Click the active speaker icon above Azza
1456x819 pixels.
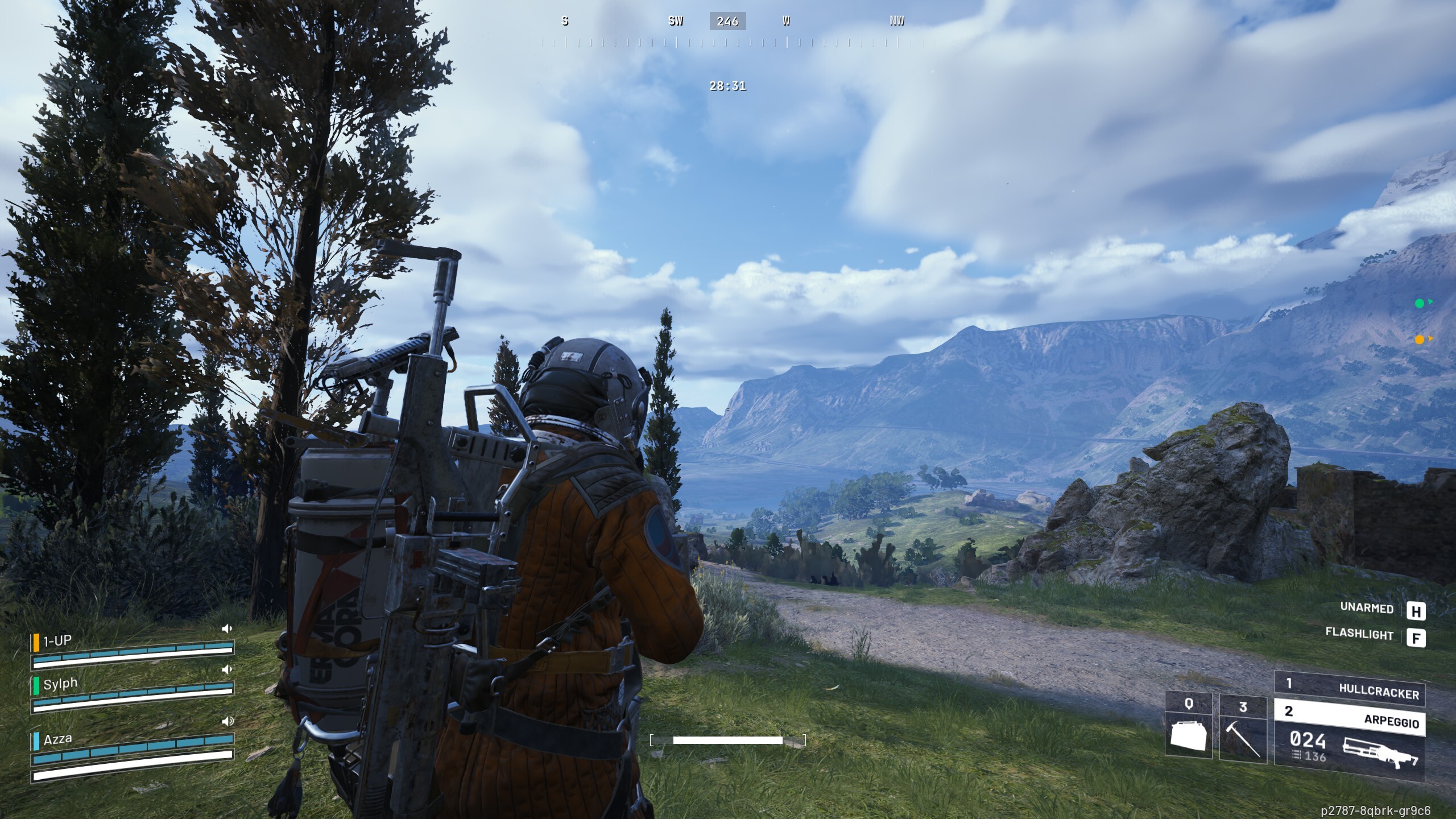pyautogui.click(x=227, y=720)
